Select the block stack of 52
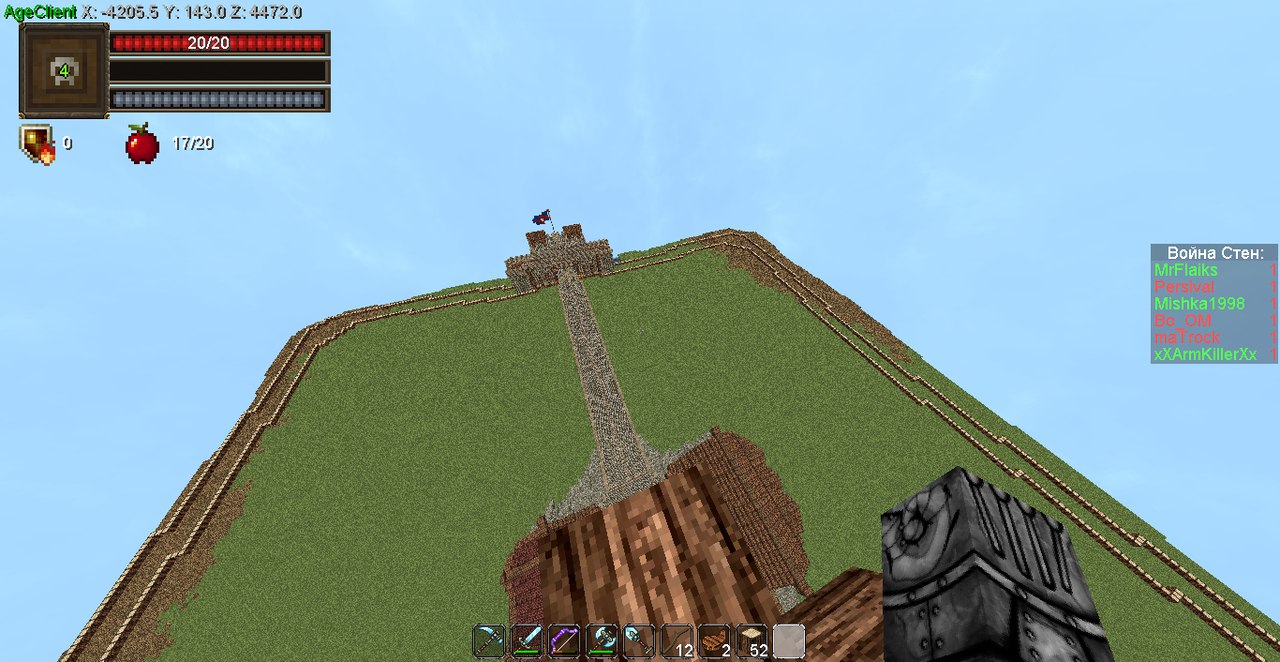The width and height of the screenshot is (1280, 662). tap(752, 641)
